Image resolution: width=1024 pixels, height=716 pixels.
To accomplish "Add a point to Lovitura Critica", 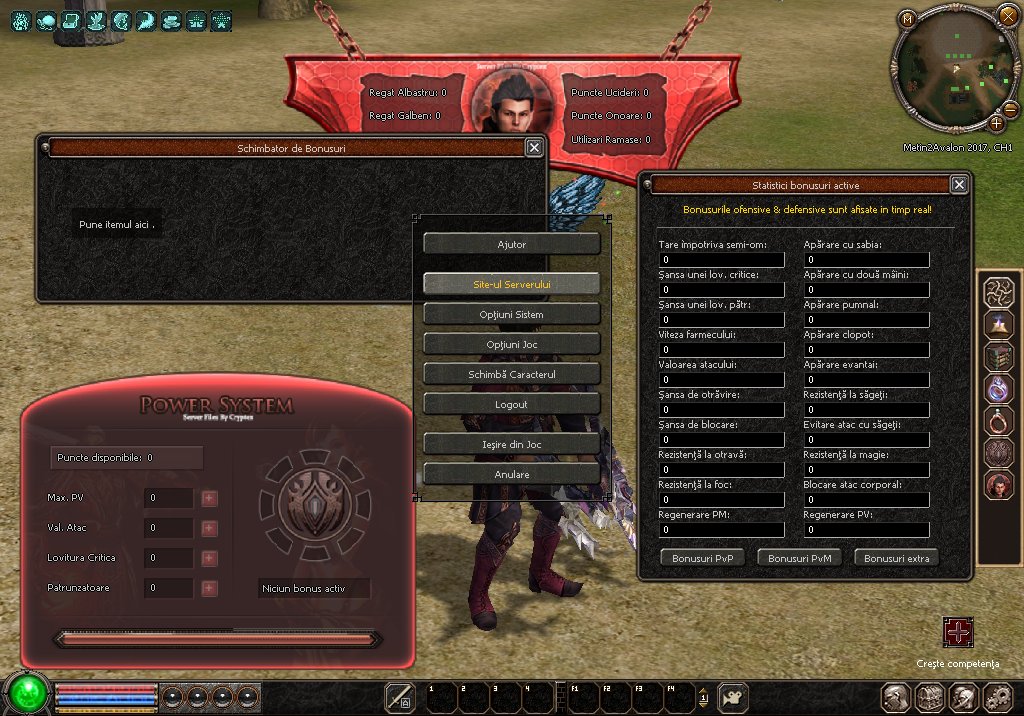I will pyautogui.click(x=209, y=558).
